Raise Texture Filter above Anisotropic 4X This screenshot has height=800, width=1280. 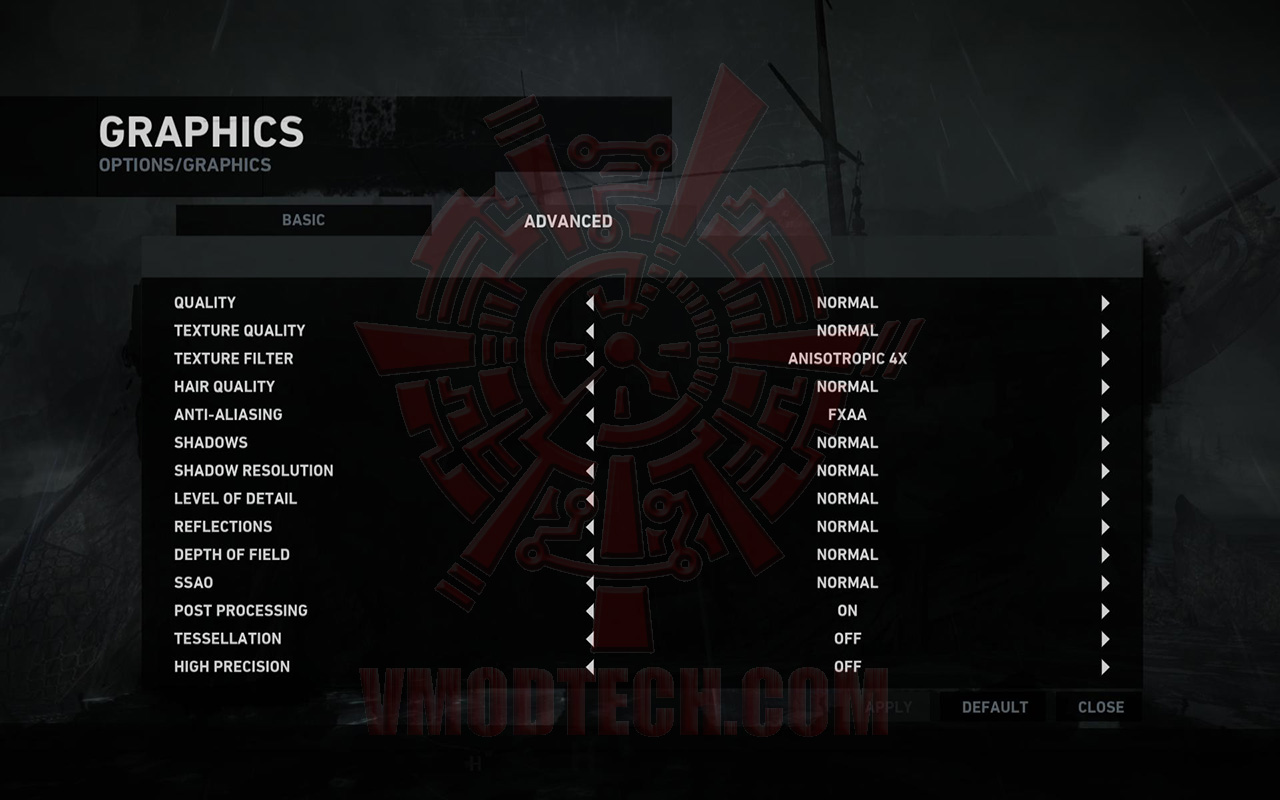pyautogui.click(x=1104, y=358)
